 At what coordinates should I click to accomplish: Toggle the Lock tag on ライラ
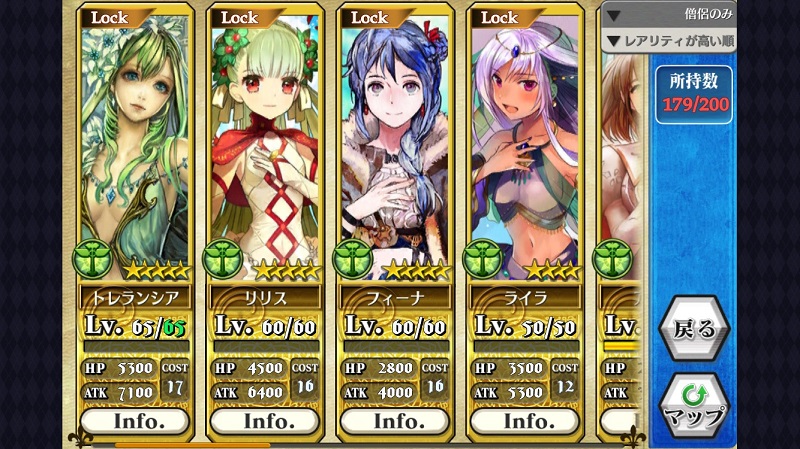pyautogui.click(x=501, y=17)
